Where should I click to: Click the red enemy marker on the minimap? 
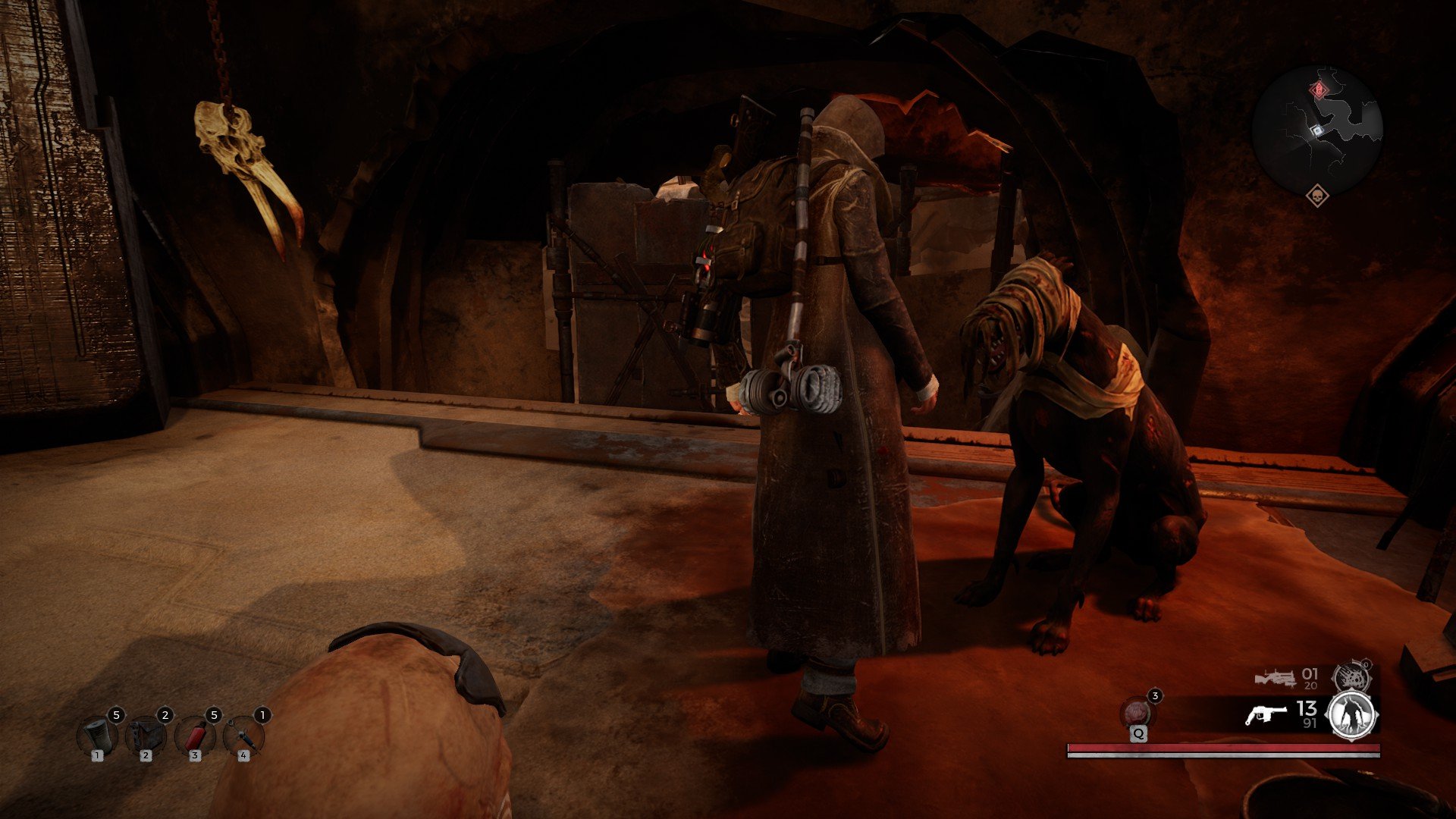(x=1319, y=89)
